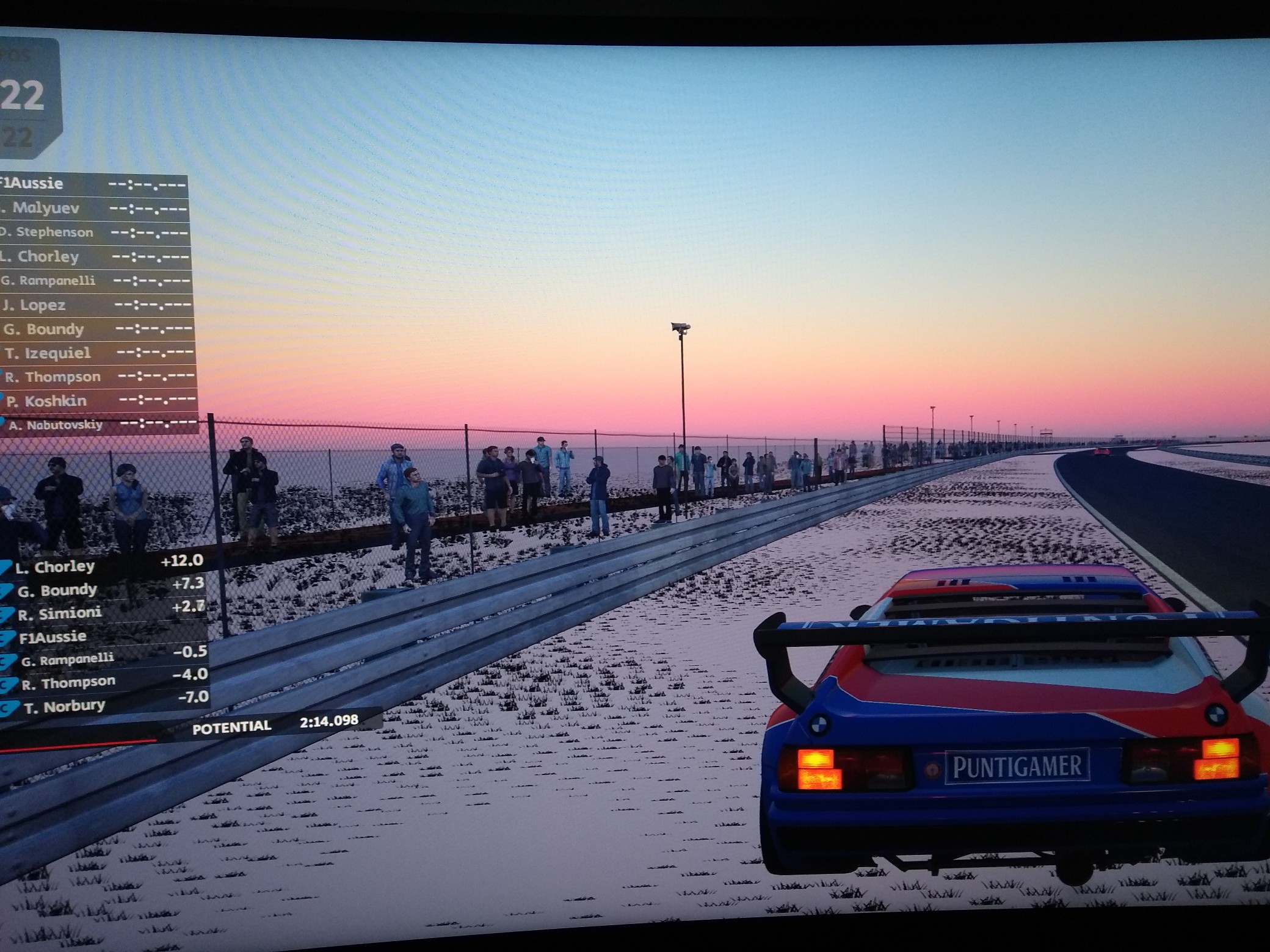Select P. Koshkin's leaderboard entry

(x=98, y=401)
